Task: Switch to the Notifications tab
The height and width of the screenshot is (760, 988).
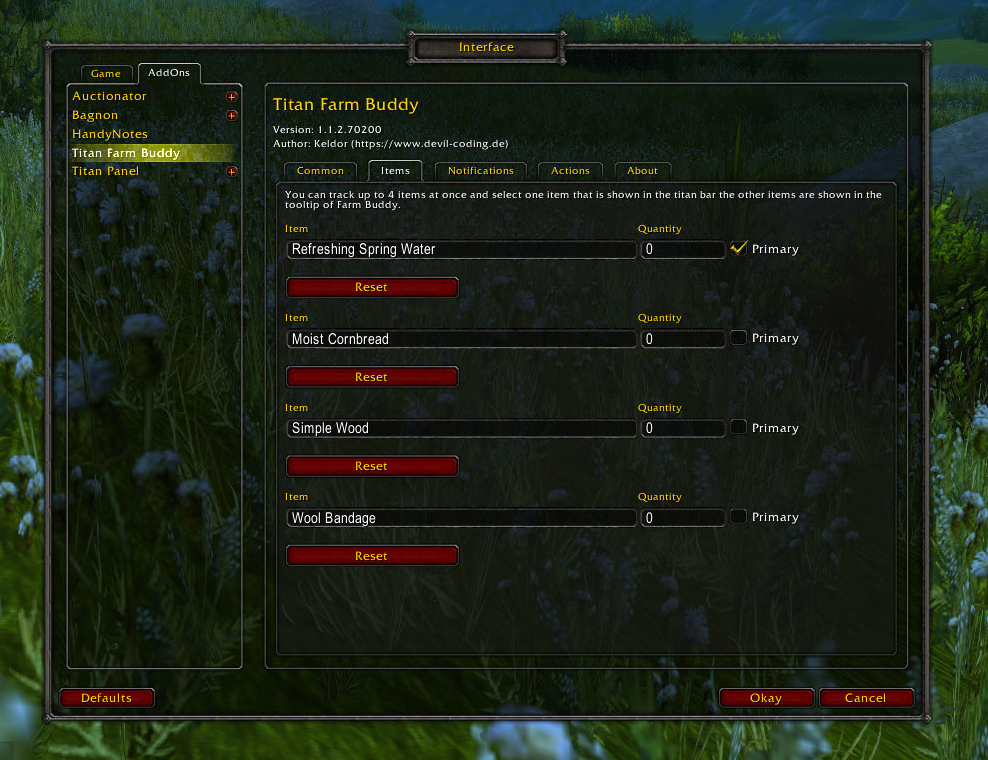Action: point(480,171)
